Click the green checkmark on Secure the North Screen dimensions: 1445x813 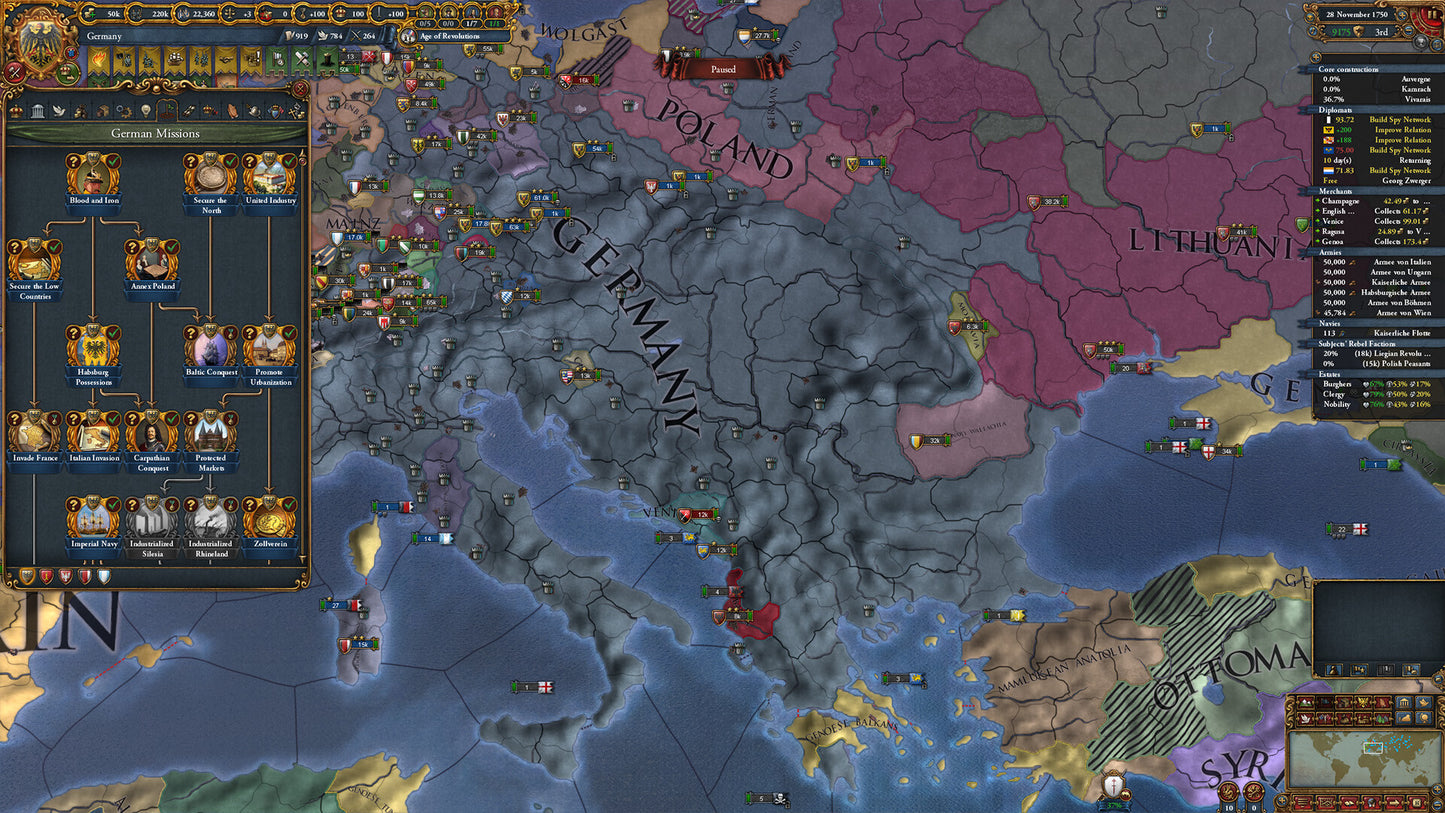pyautogui.click(x=230, y=162)
